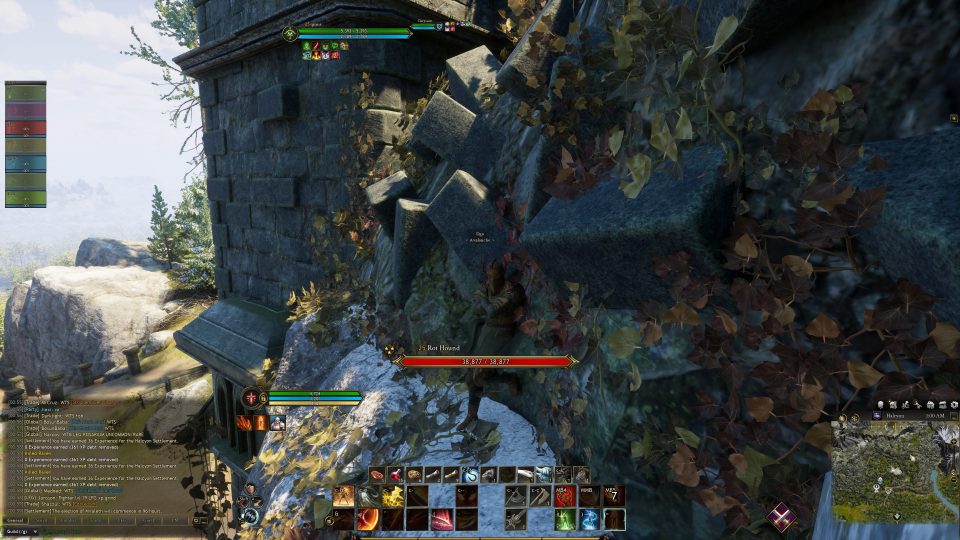The width and height of the screenshot is (960, 540).
Task: Activate the green glowing ability
Action: coord(566,519)
